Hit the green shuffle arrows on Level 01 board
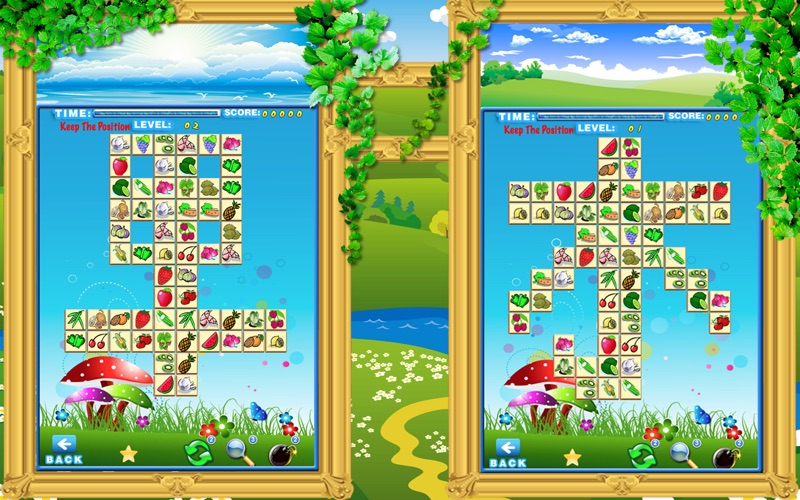The image size is (800, 500). 641,456
